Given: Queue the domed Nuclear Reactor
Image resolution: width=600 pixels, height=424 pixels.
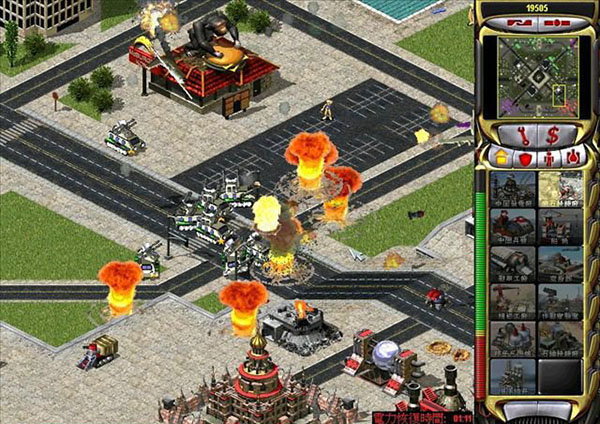Looking at the screenshot, I should pyautogui.click(x=511, y=337).
